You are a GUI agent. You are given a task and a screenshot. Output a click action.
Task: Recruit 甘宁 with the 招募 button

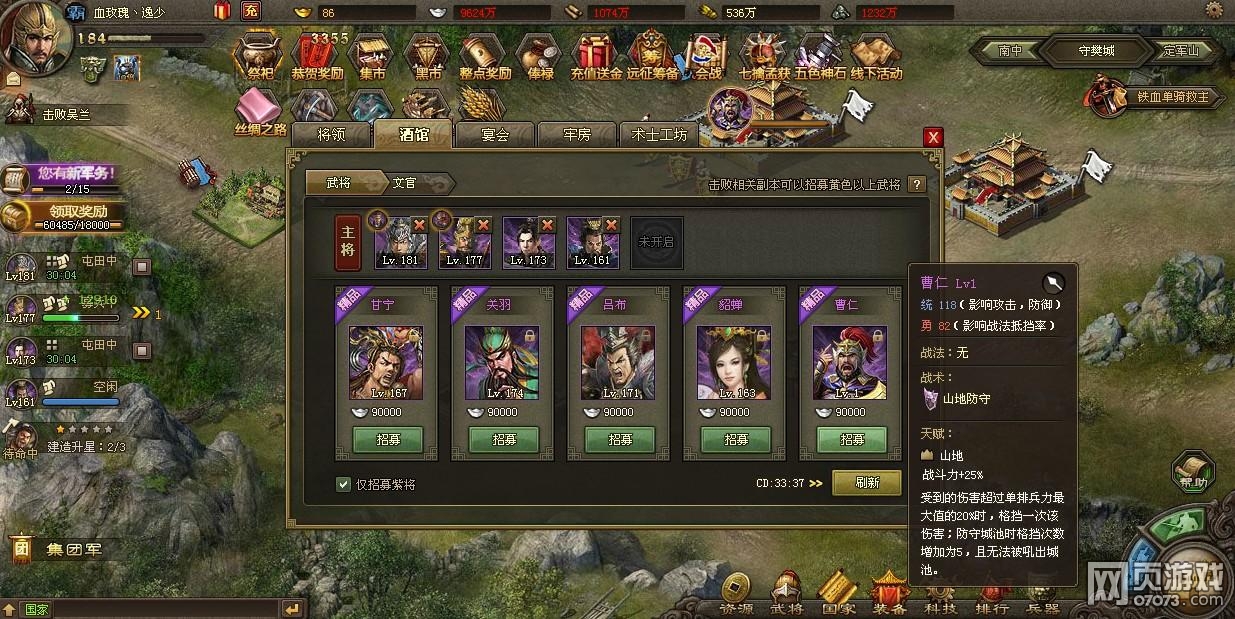[387, 439]
